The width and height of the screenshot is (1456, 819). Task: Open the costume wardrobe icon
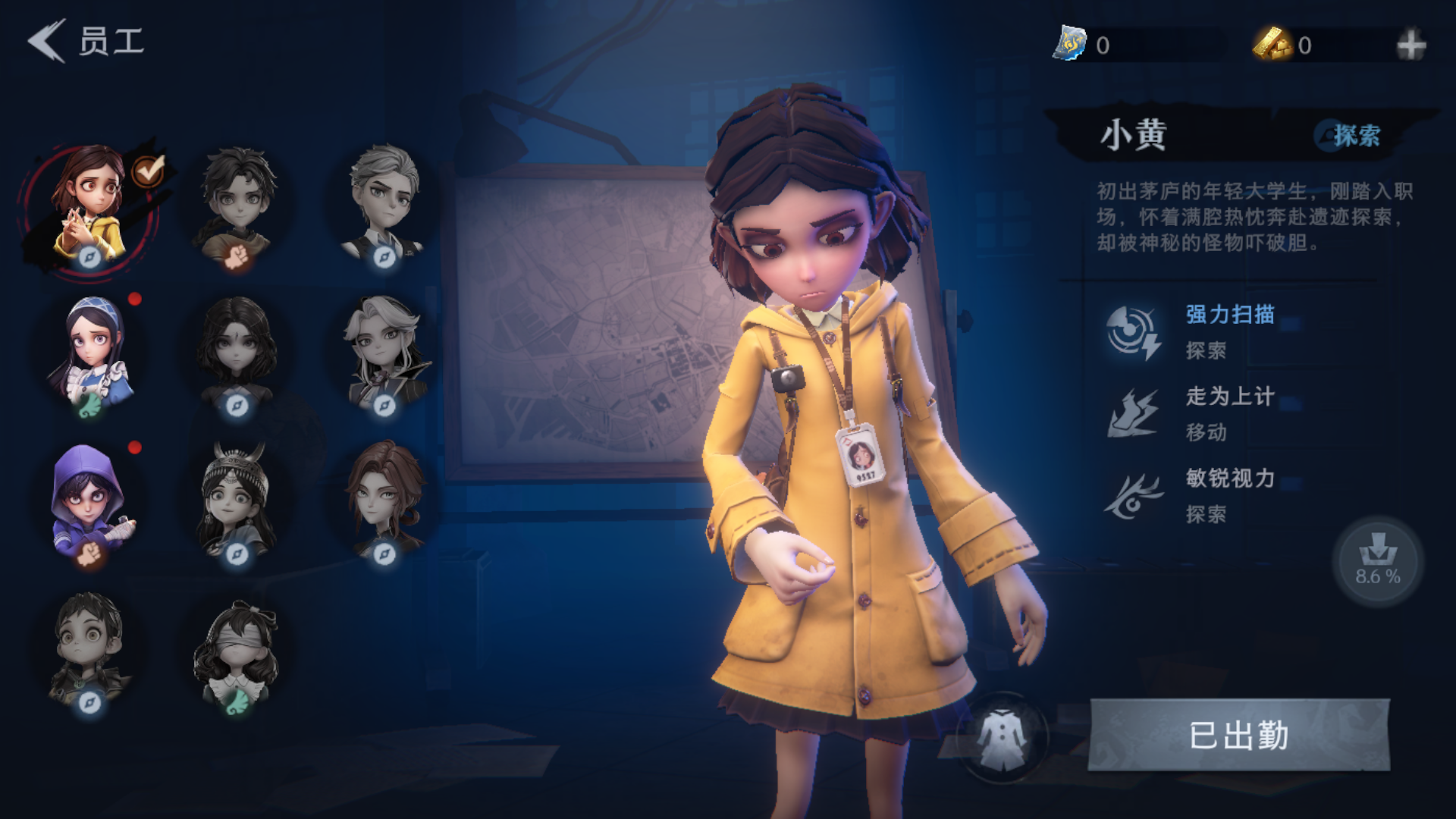[1003, 737]
